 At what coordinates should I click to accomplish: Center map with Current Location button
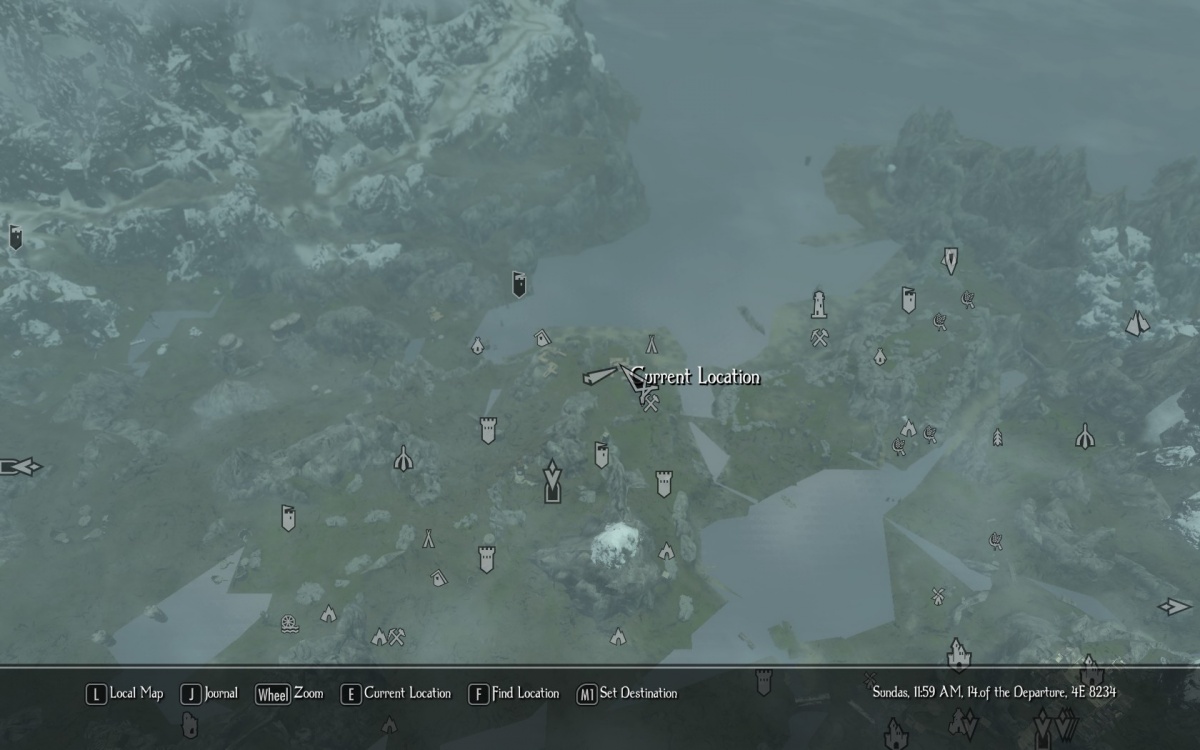click(x=397, y=693)
